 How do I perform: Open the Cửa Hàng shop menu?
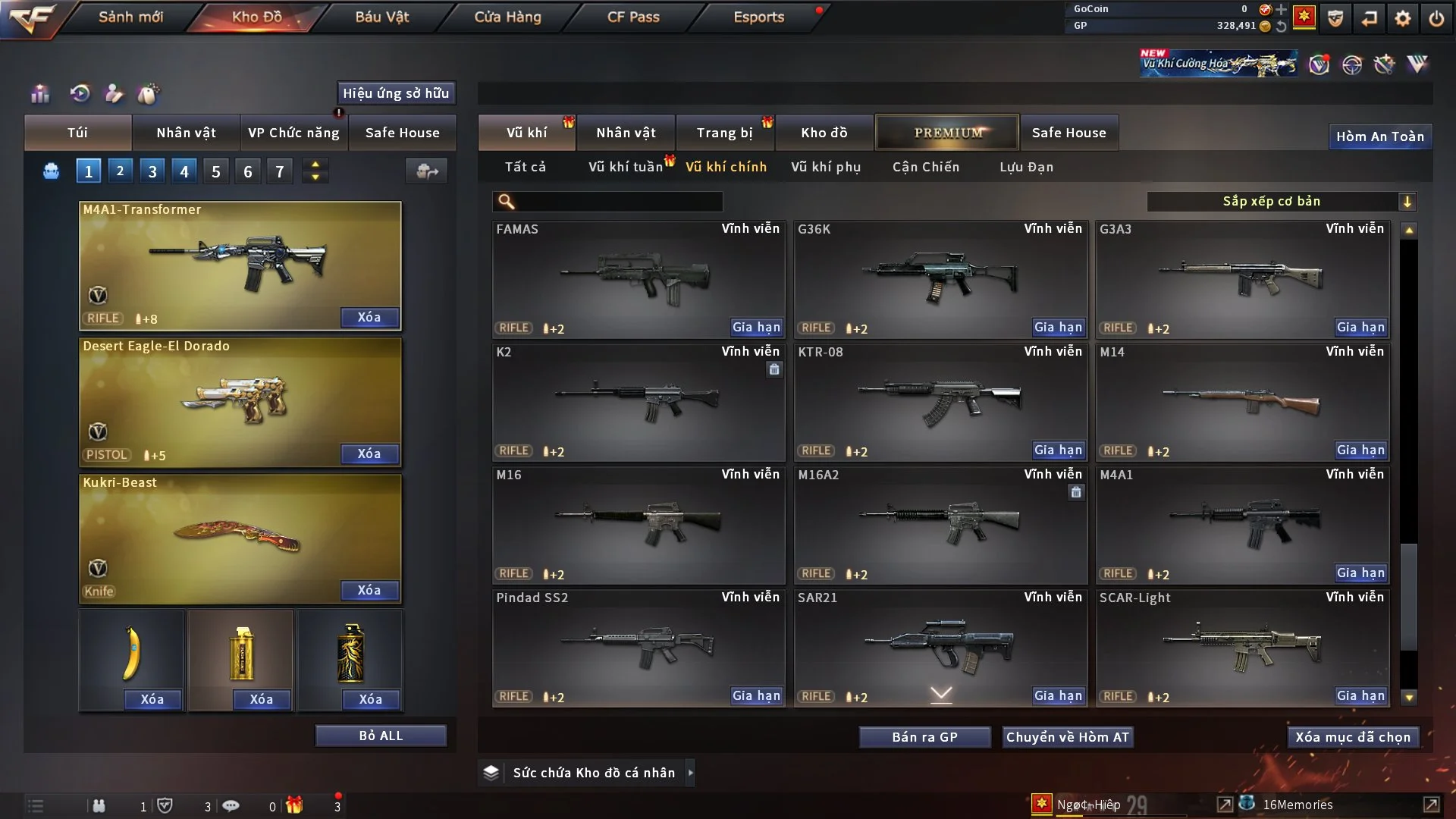coord(507,17)
